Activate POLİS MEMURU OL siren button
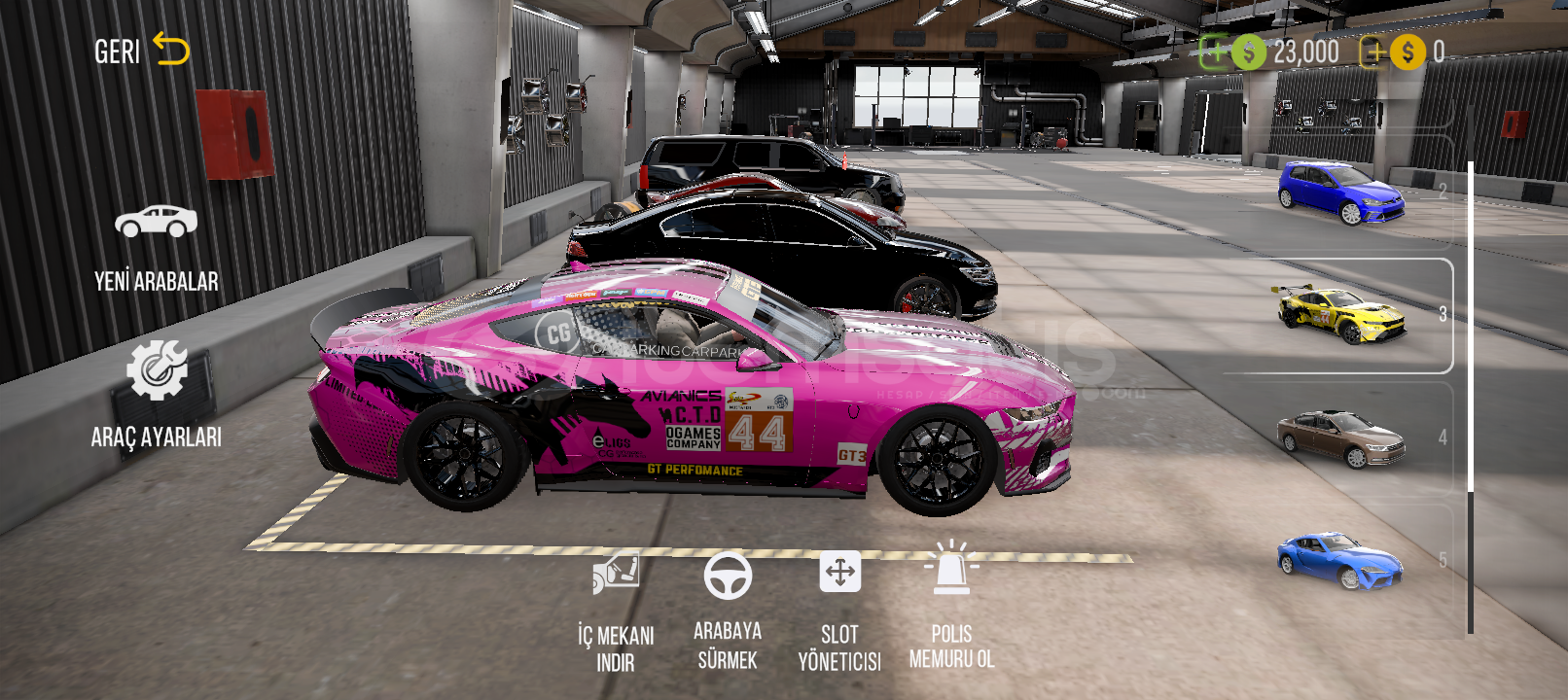 (x=951, y=608)
